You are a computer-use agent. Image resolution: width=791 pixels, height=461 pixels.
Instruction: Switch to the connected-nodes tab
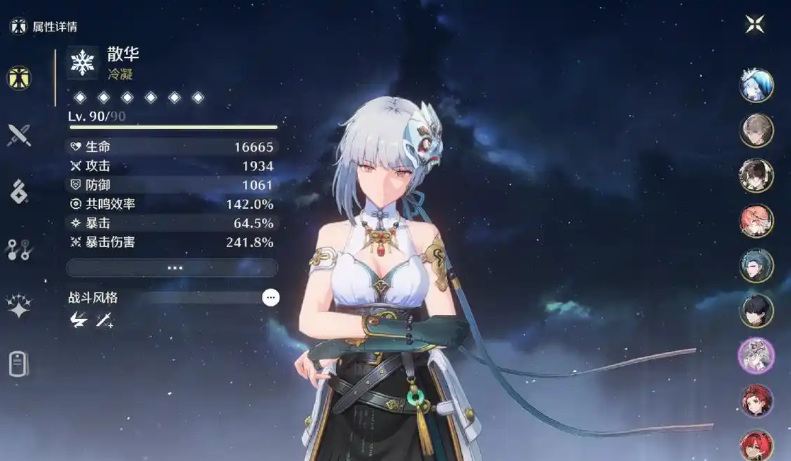click(18, 250)
